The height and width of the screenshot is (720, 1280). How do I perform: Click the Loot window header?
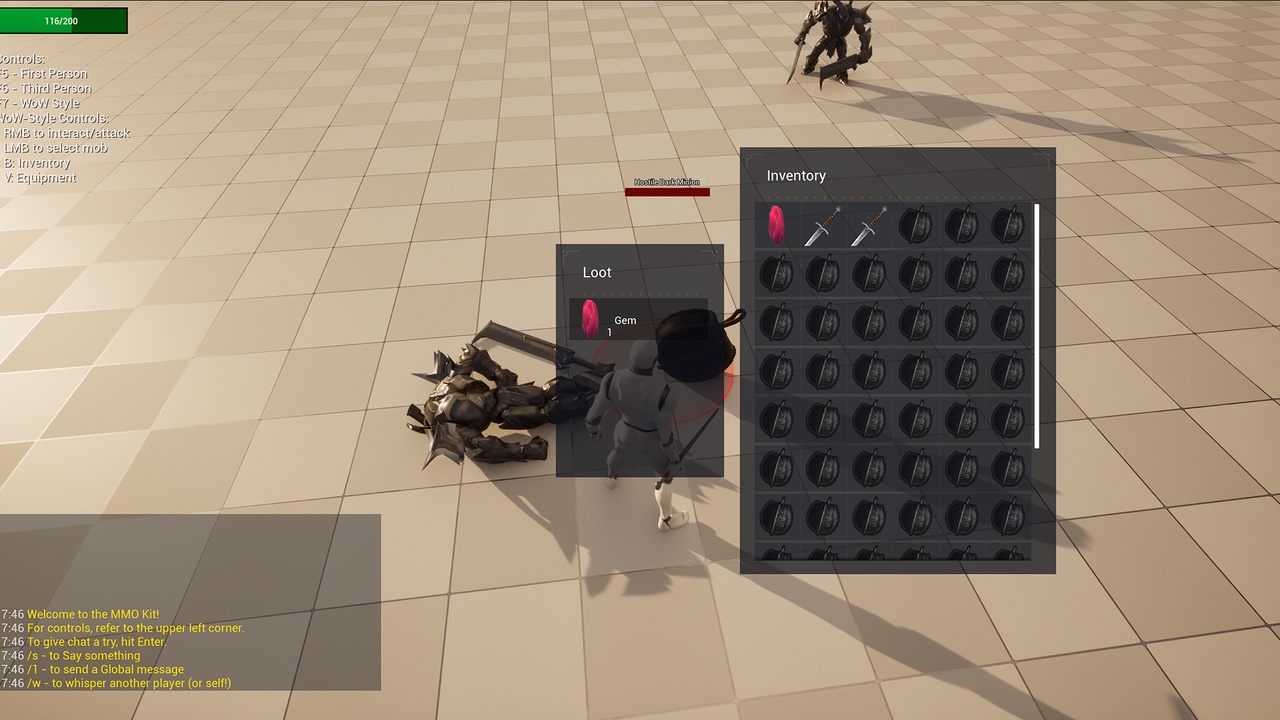(x=597, y=272)
